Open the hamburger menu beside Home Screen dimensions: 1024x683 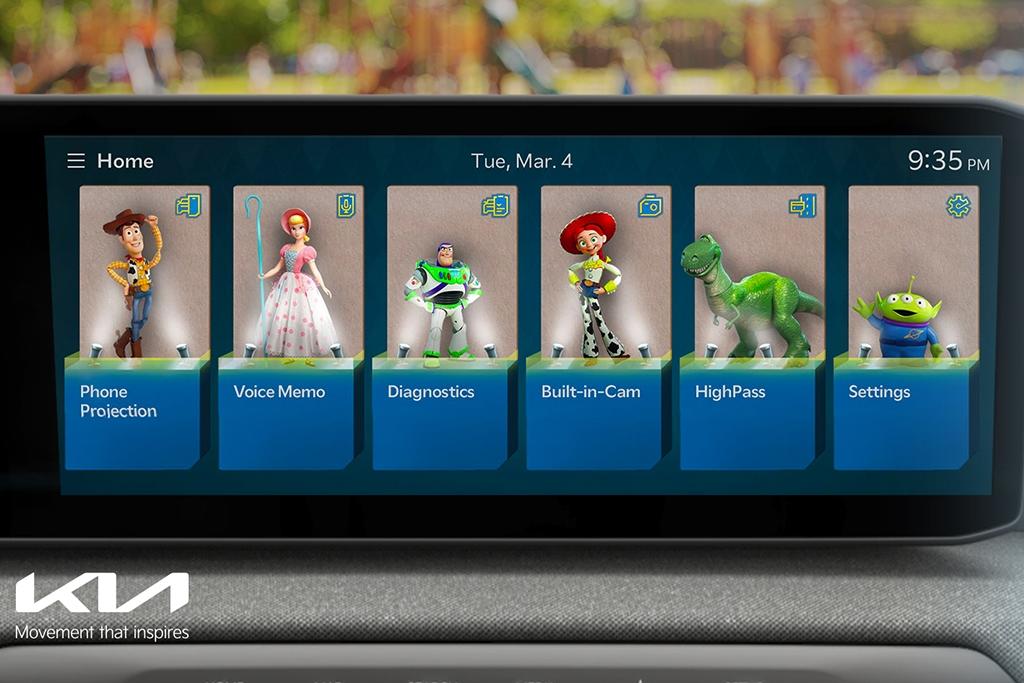(76, 161)
